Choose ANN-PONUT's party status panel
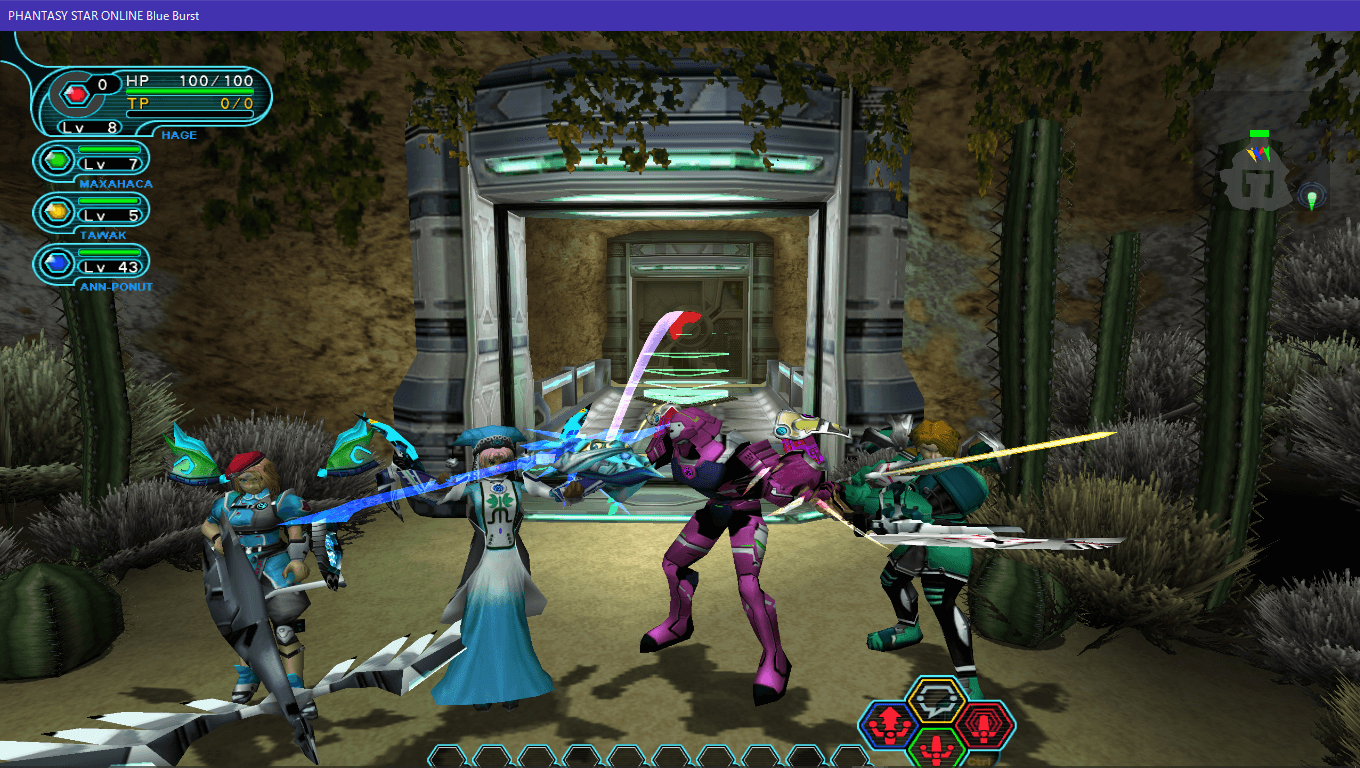 (92, 264)
